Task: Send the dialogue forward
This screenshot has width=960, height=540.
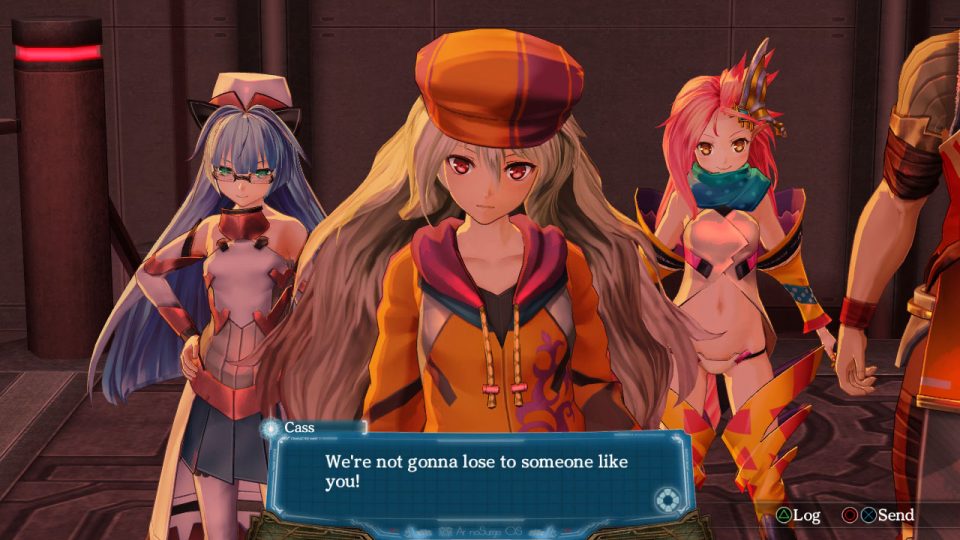Action: click(885, 516)
